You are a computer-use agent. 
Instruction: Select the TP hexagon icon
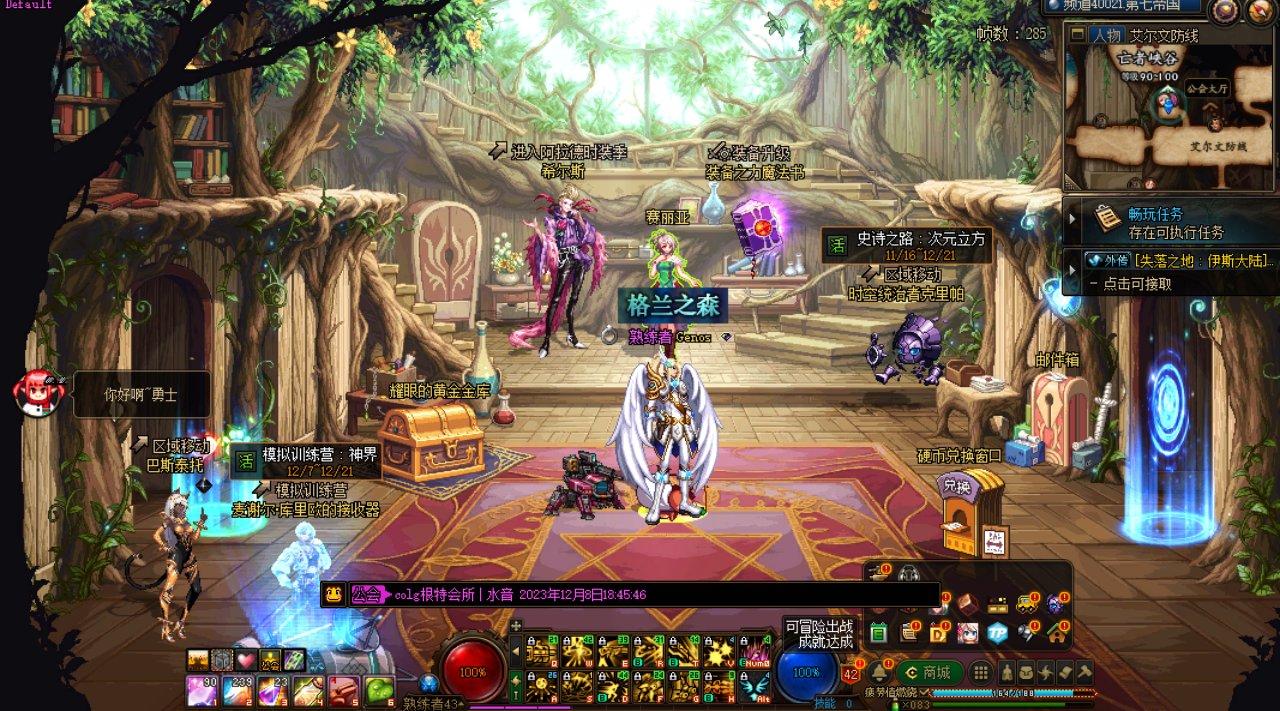pos(997,633)
